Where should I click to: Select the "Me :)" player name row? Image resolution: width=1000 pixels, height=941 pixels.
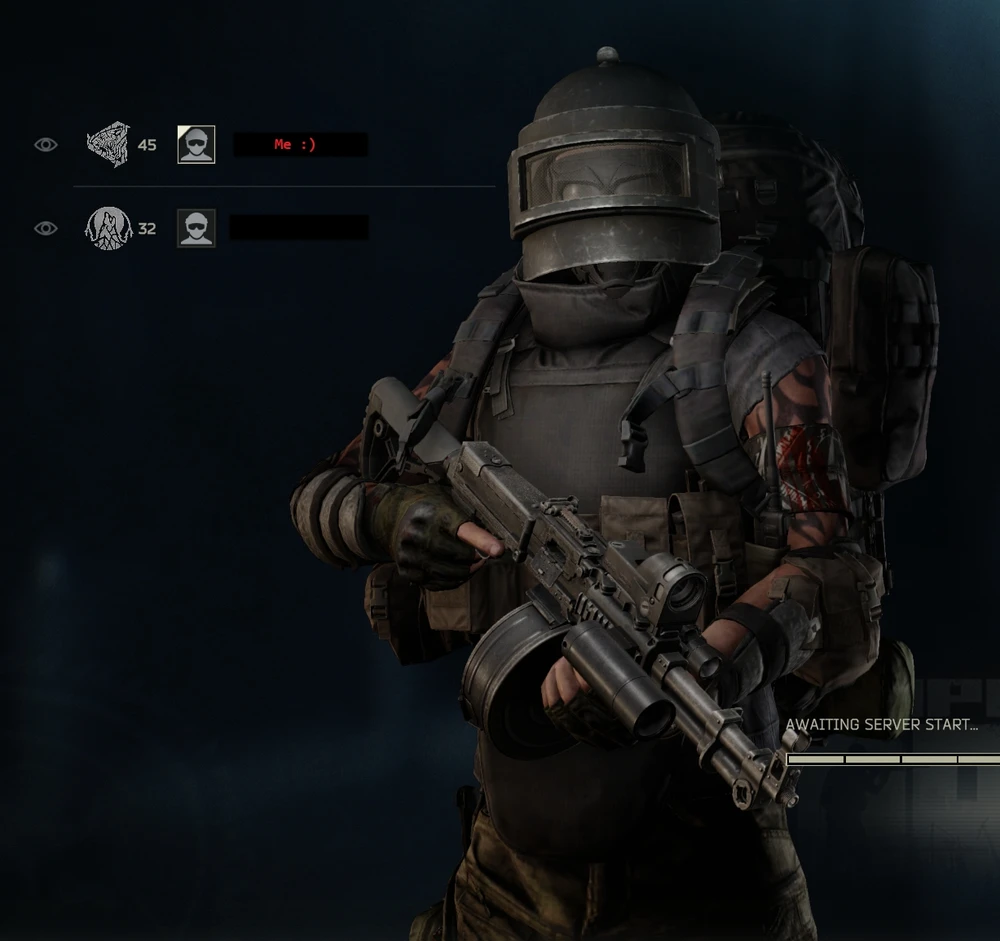(x=300, y=145)
